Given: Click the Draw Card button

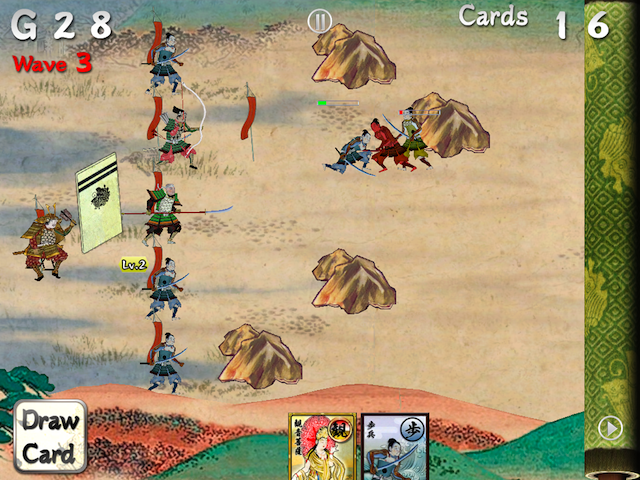Looking at the screenshot, I should (x=50, y=437).
